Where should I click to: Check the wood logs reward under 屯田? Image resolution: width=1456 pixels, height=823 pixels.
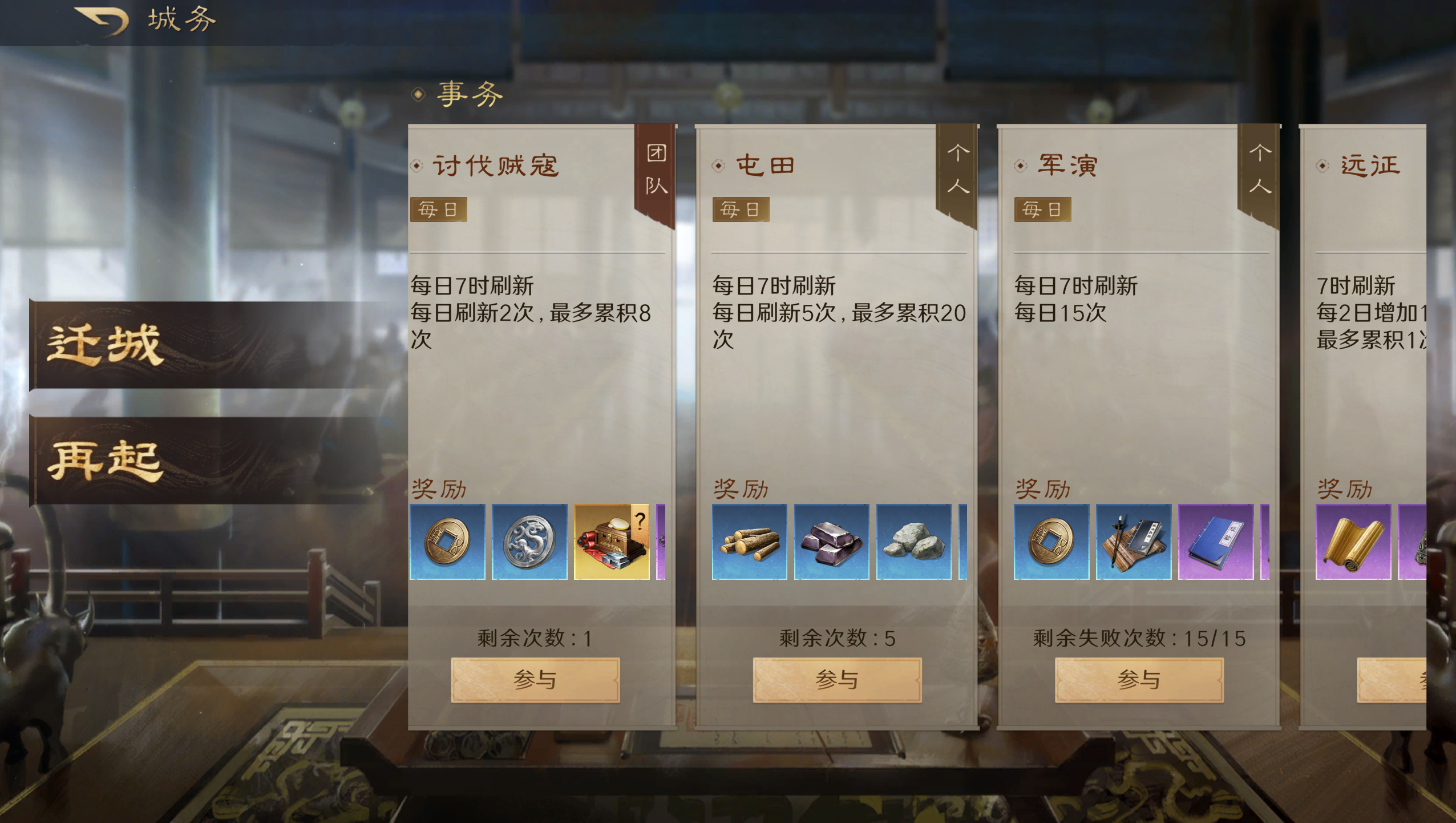tap(750, 541)
